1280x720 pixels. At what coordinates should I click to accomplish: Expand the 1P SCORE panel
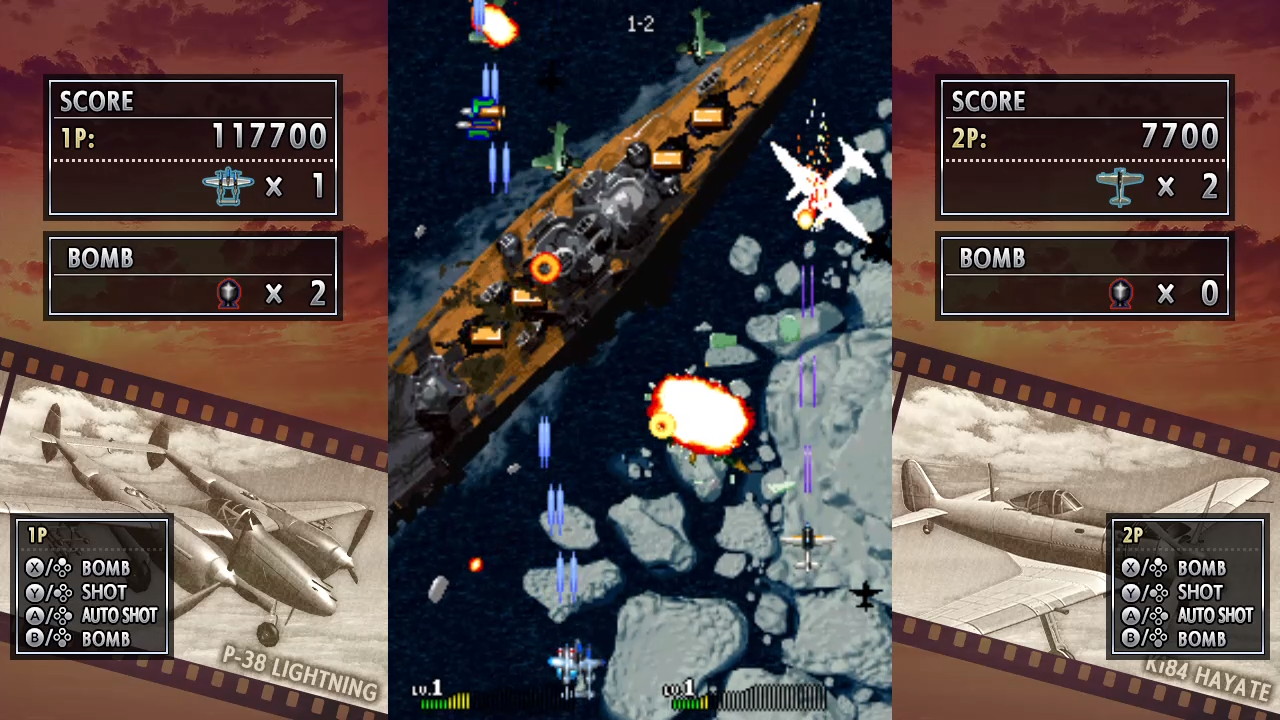pyautogui.click(x=193, y=145)
